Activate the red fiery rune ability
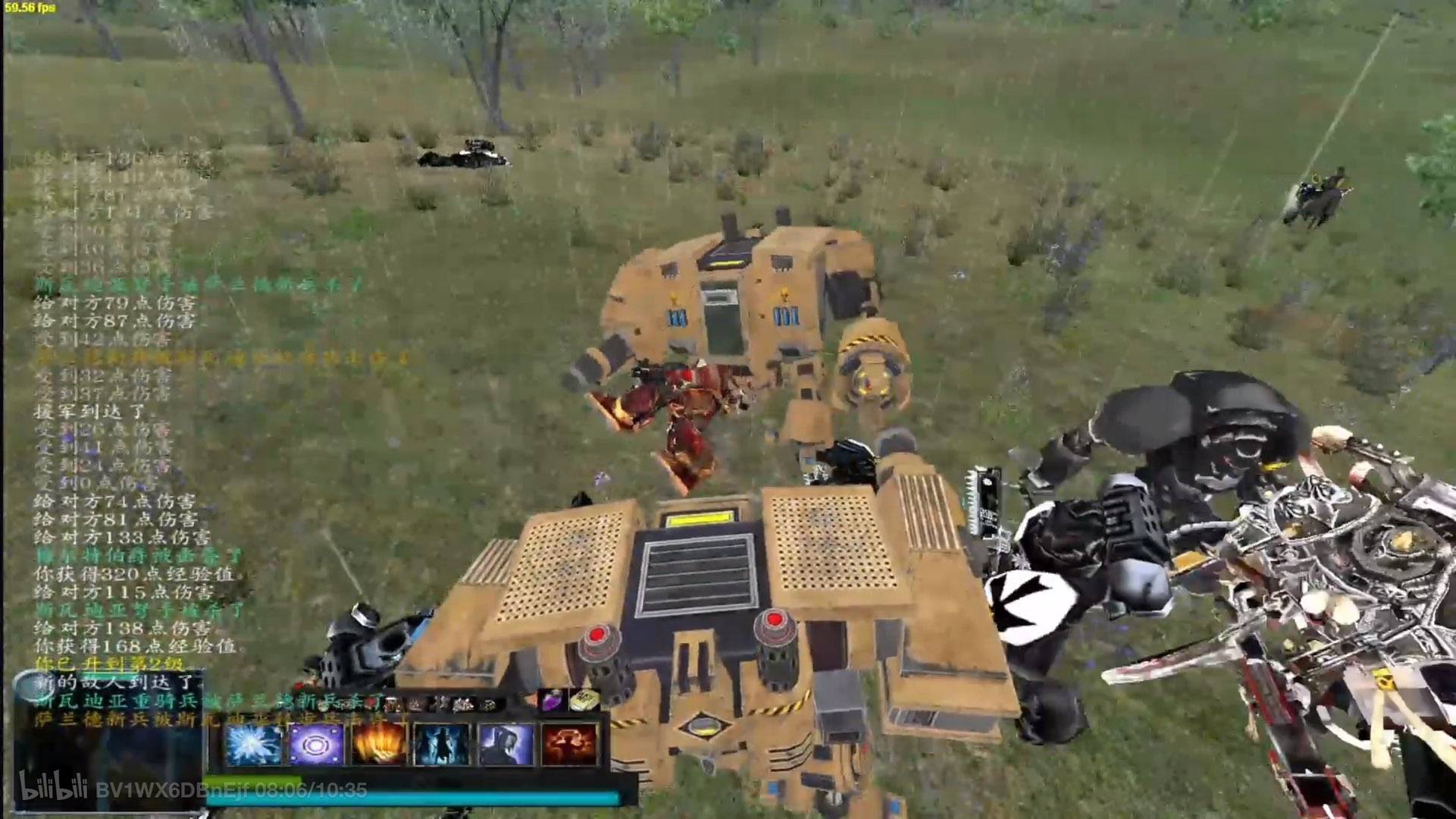Image resolution: width=1456 pixels, height=819 pixels. tap(569, 744)
